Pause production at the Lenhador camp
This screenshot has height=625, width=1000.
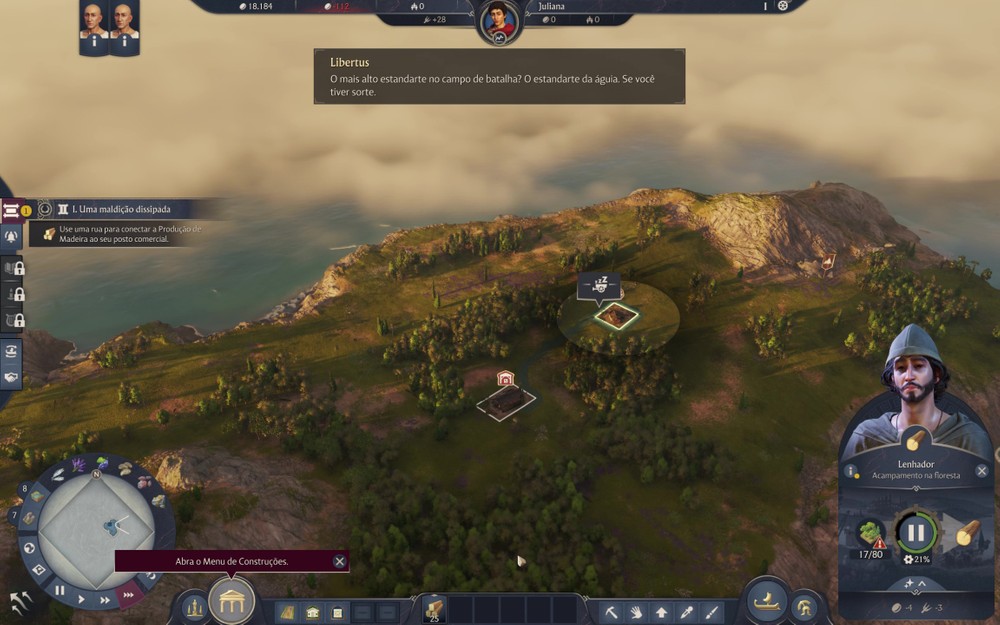915,533
